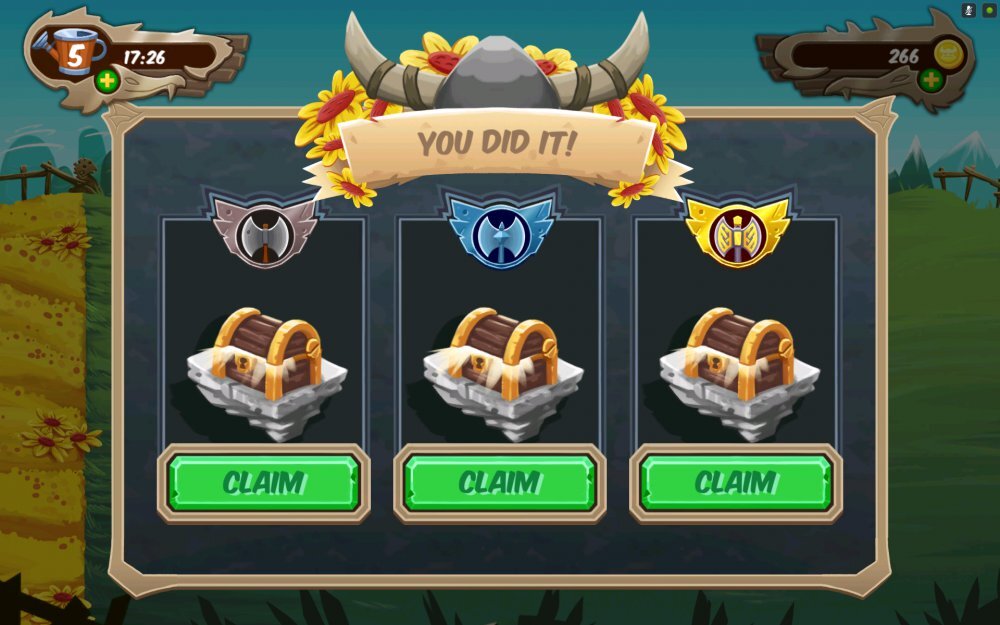The height and width of the screenshot is (625, 1000).
Task: Claim the chest under the blue axe badge
Action: tap(500, 483)
